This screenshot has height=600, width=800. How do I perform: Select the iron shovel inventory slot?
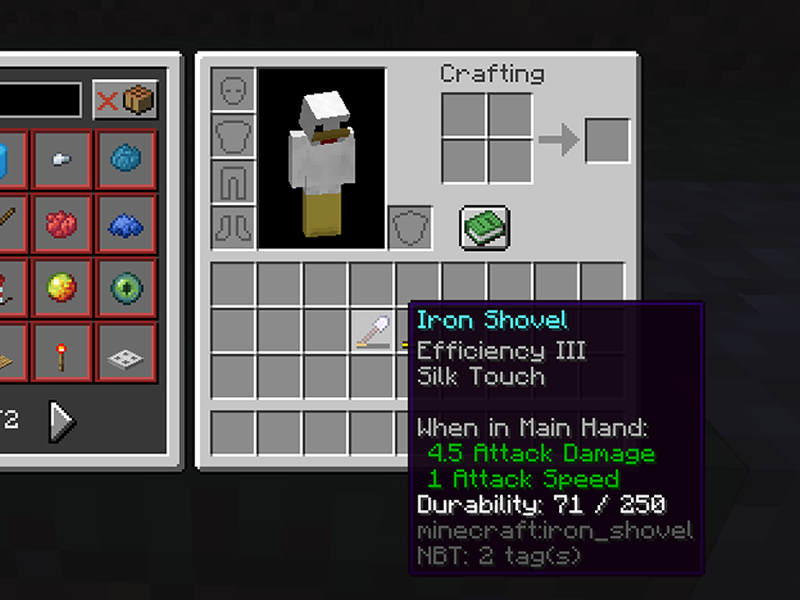click(x=372, y=331)
